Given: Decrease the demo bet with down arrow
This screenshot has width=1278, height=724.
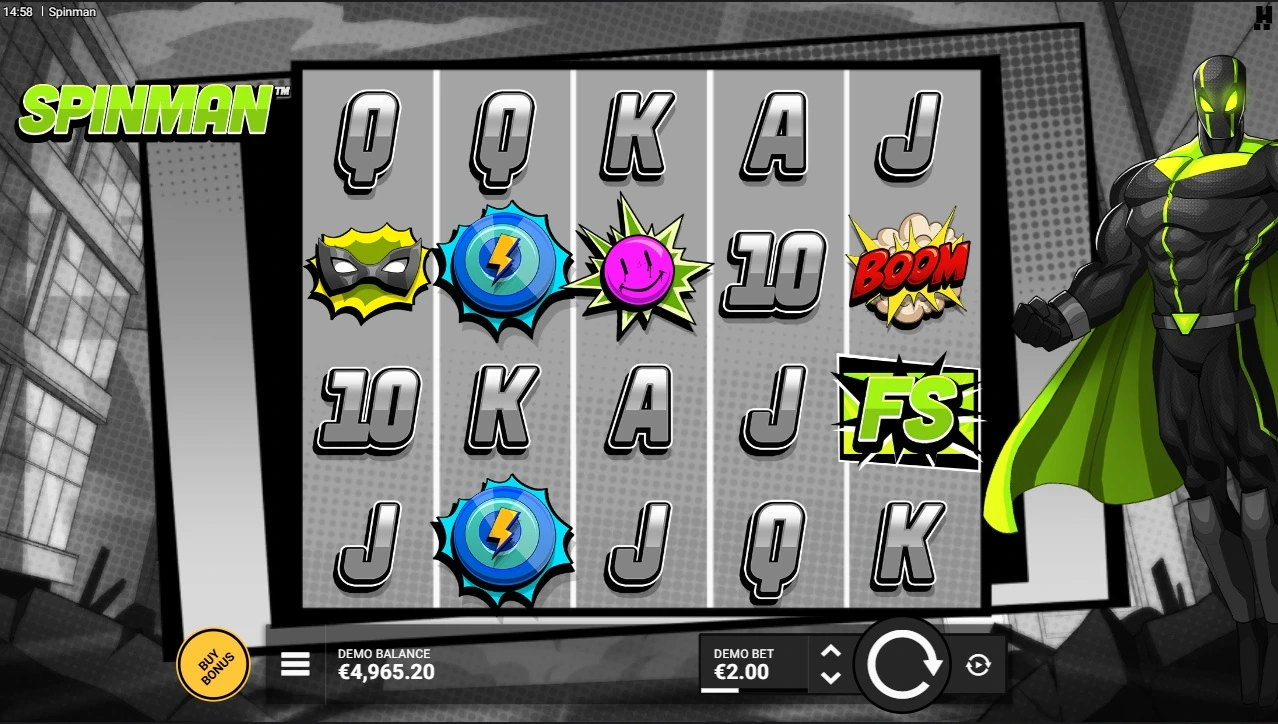Looking at the screenshot, I should (830, 677).
